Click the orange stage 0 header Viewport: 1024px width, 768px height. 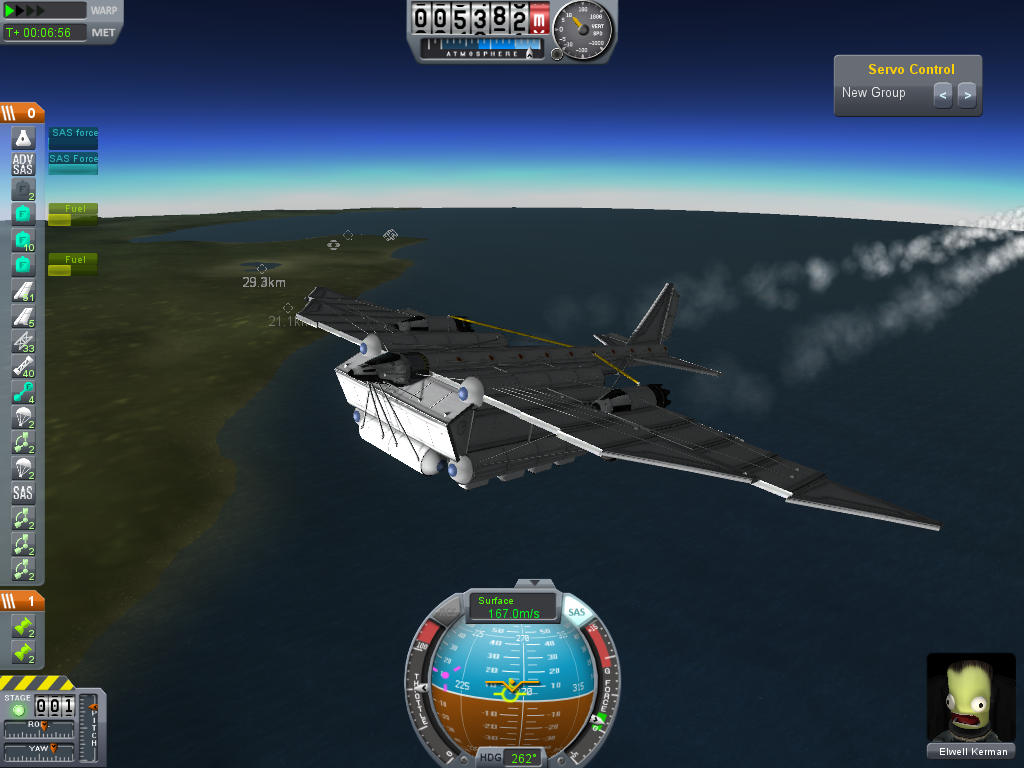(22, 113)
